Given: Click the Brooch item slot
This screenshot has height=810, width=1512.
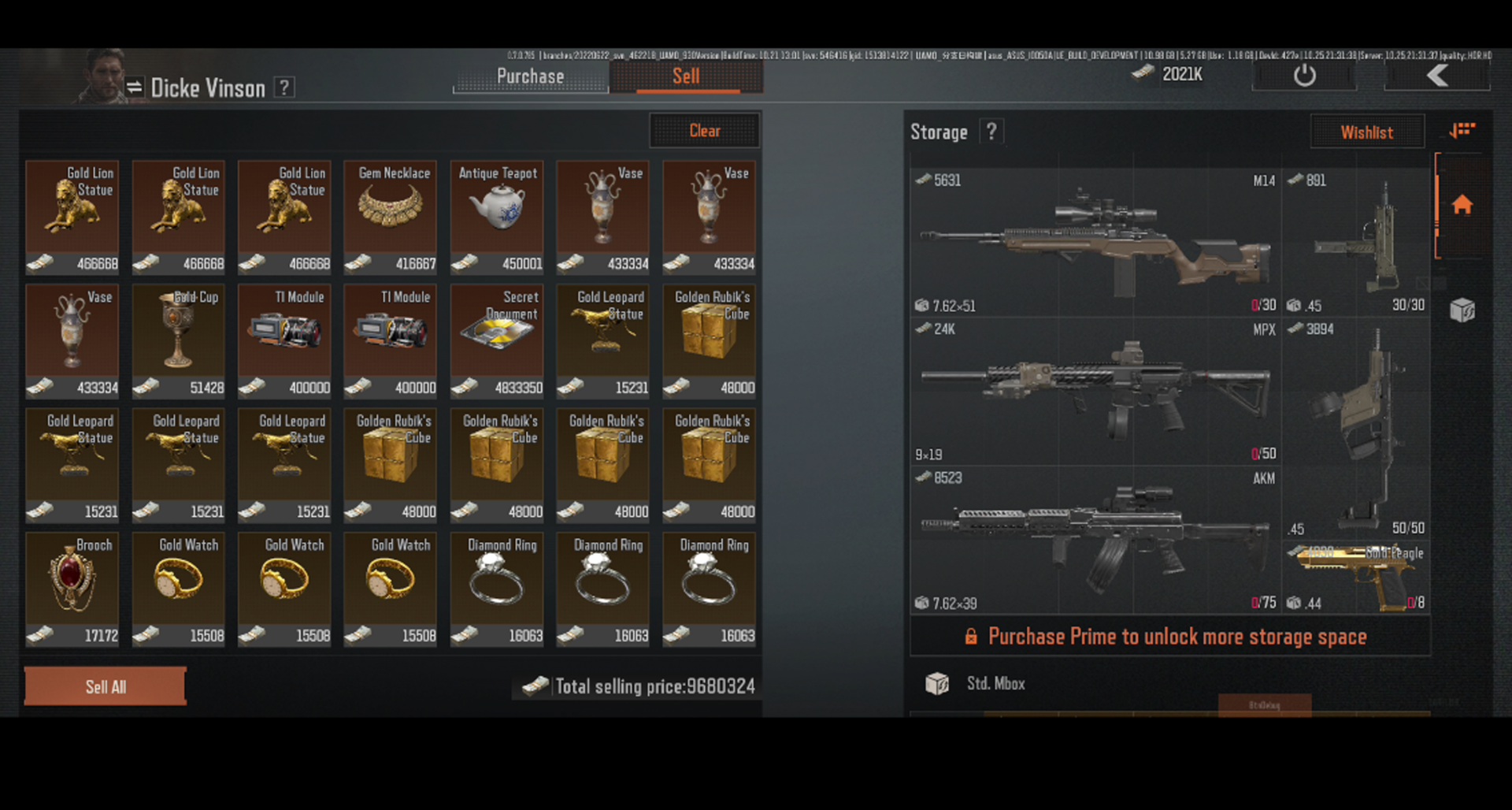Looking at the screenshot, I should [72, 589].
